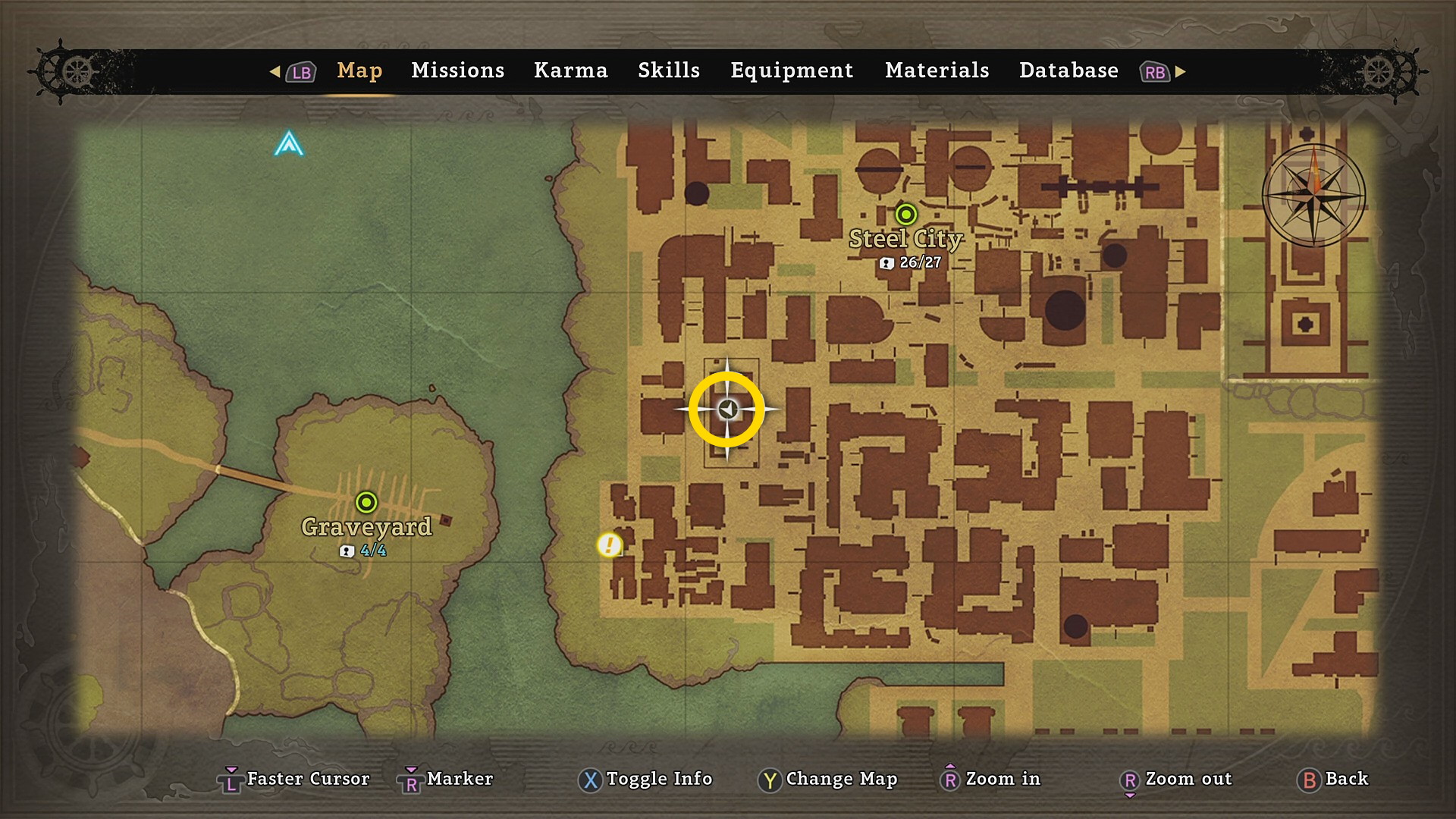Screen dimensions: 1456x819
Task: Open the Missions tab
Action: point(457,71)
